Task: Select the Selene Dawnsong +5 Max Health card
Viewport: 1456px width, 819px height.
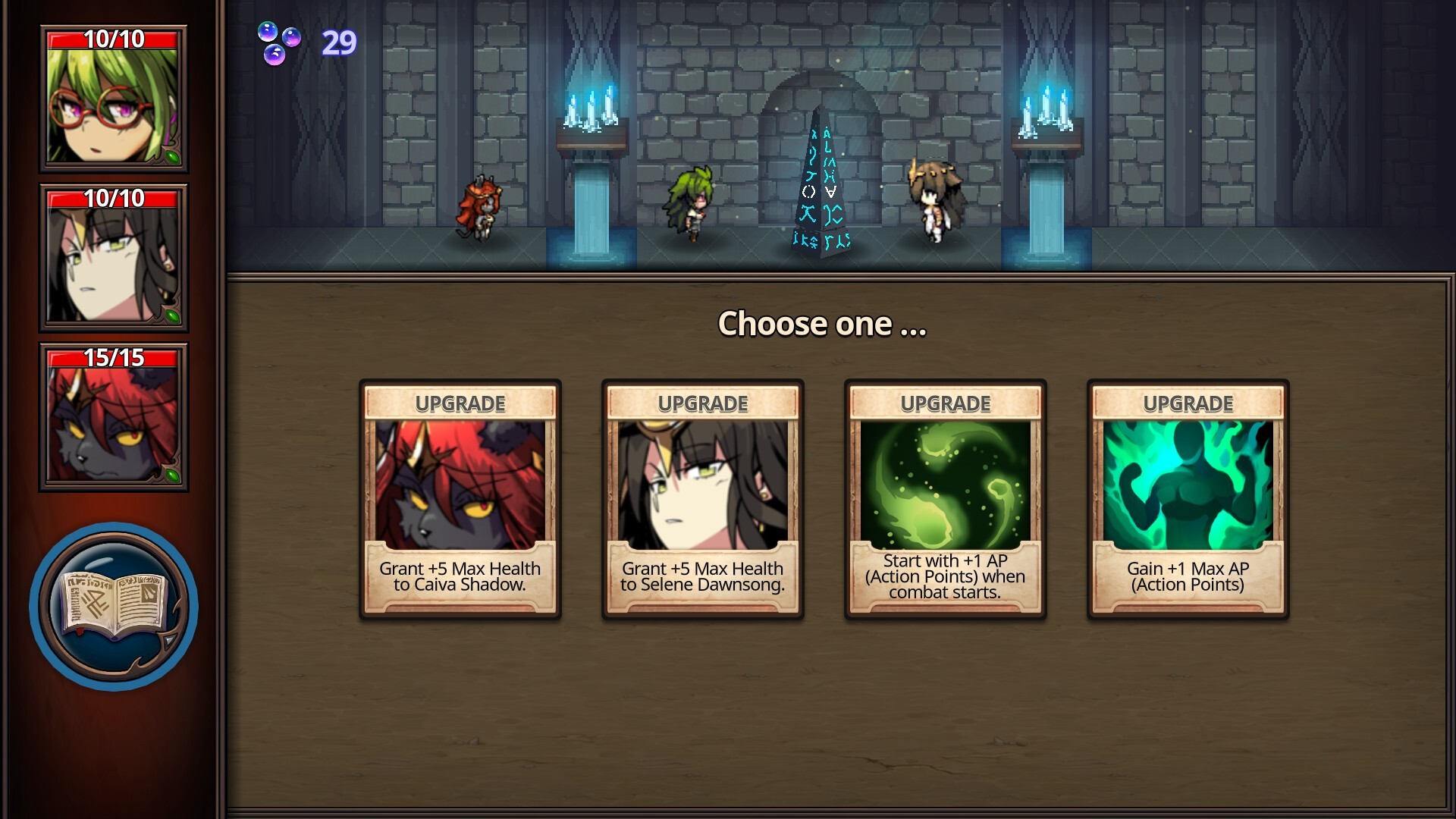Action: pyautogui.click(x=703, y=499)
